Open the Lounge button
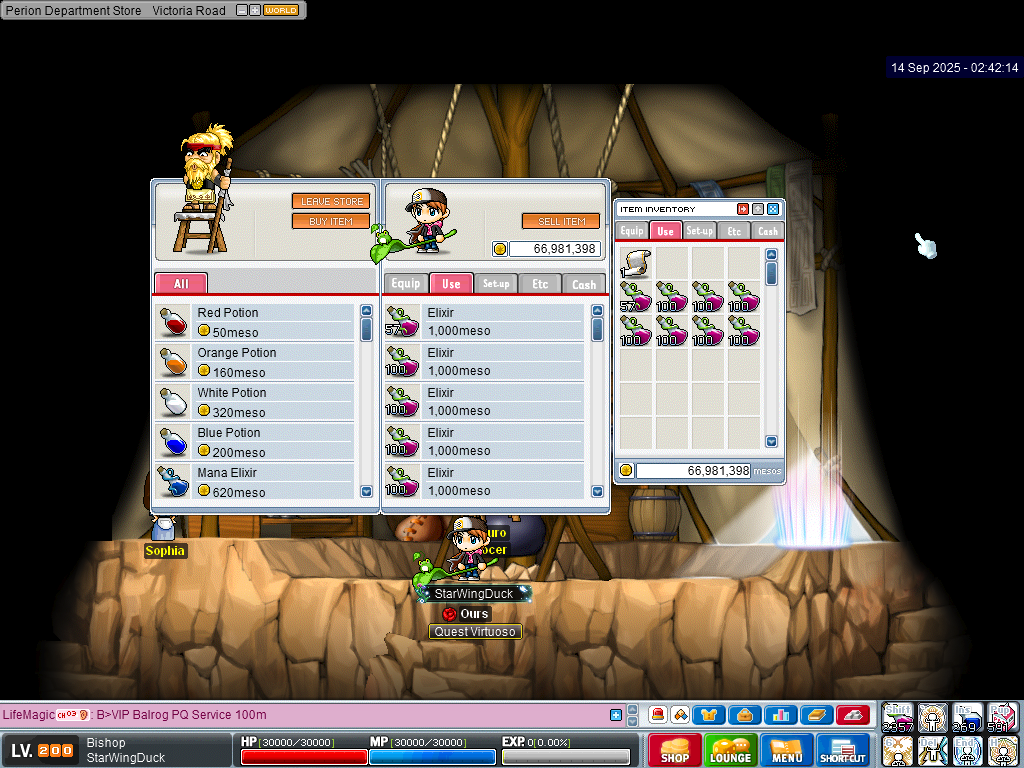 [731, 750]
